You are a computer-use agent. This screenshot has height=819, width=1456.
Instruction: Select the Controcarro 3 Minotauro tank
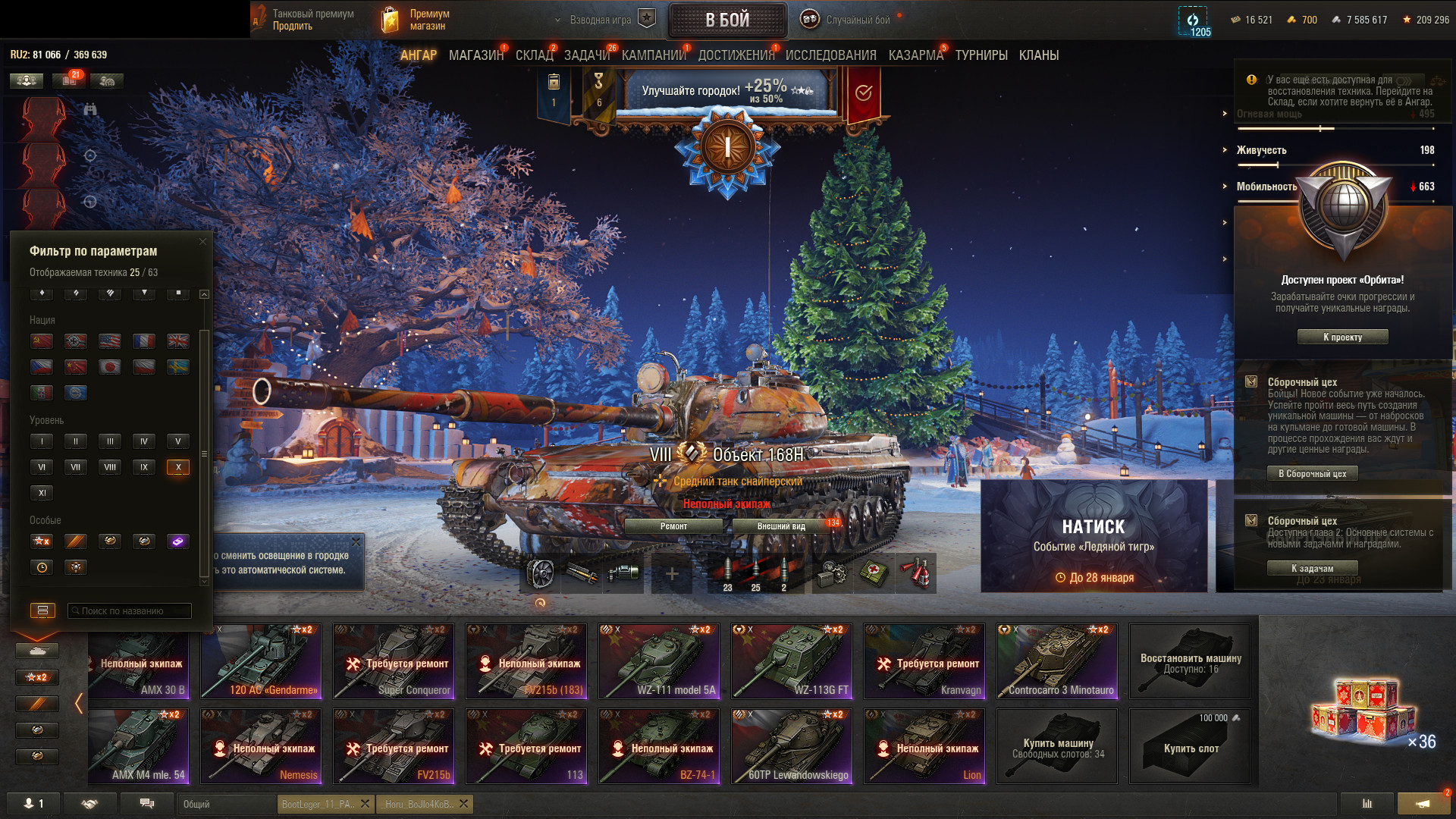1056,661
